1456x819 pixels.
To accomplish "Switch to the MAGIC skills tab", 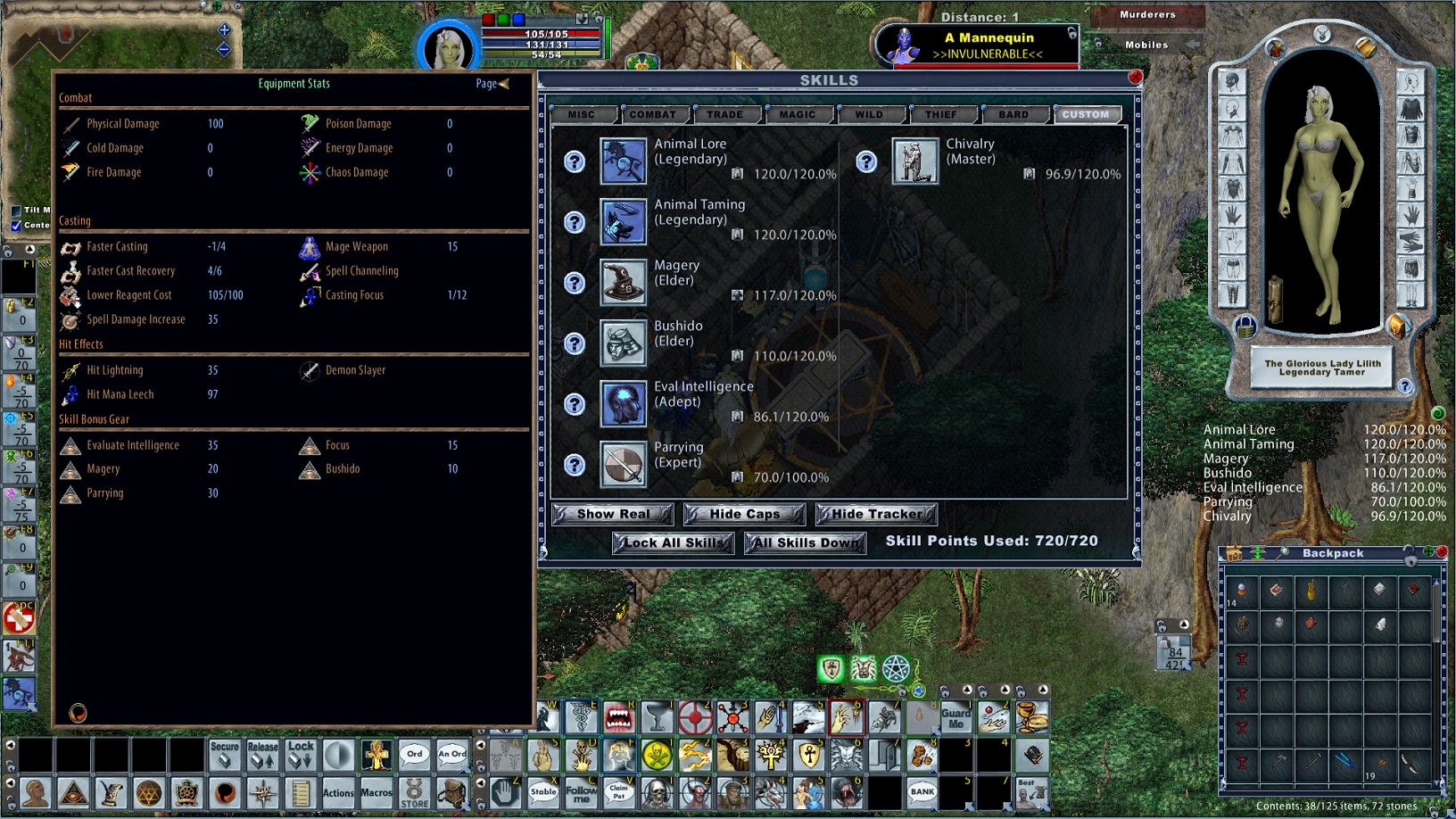I will pos(798,114).
